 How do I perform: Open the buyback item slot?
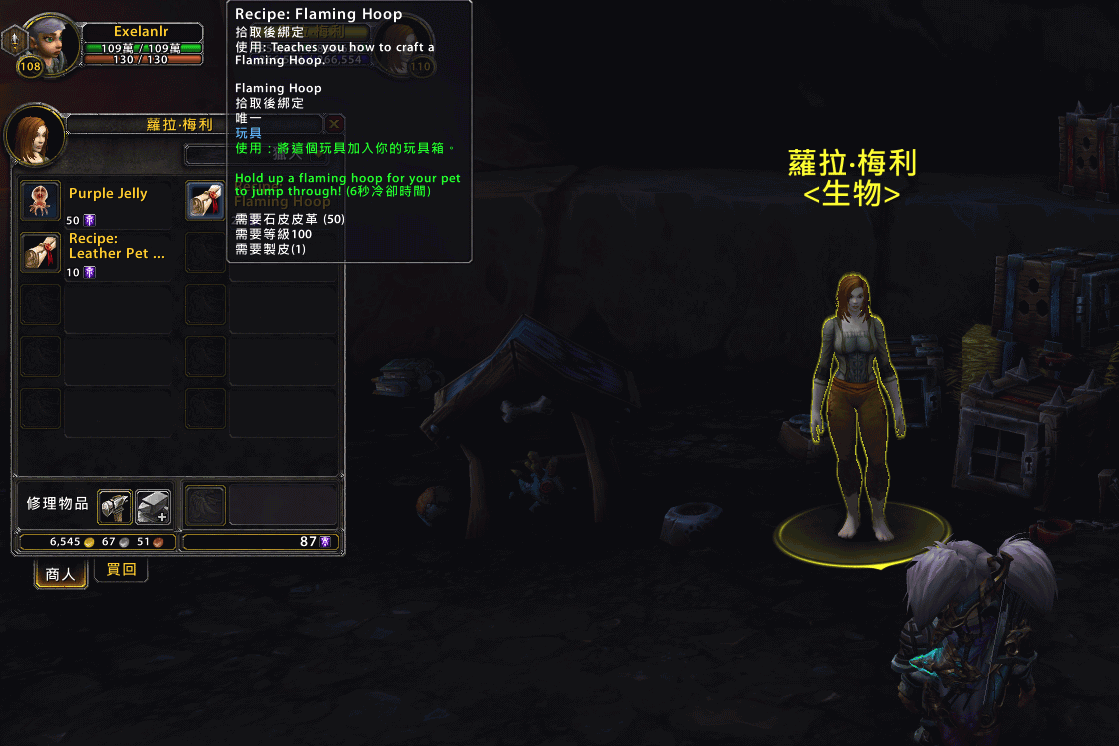coord(206,506)
